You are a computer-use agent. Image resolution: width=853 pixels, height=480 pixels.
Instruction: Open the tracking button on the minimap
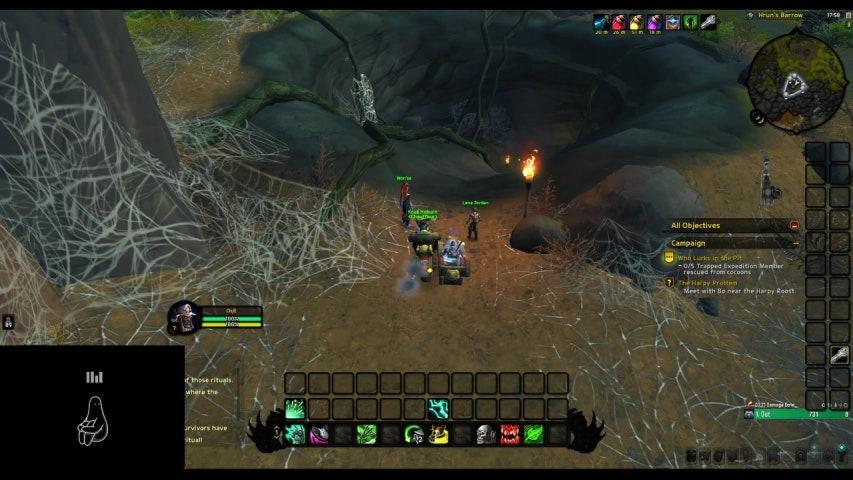758,117
